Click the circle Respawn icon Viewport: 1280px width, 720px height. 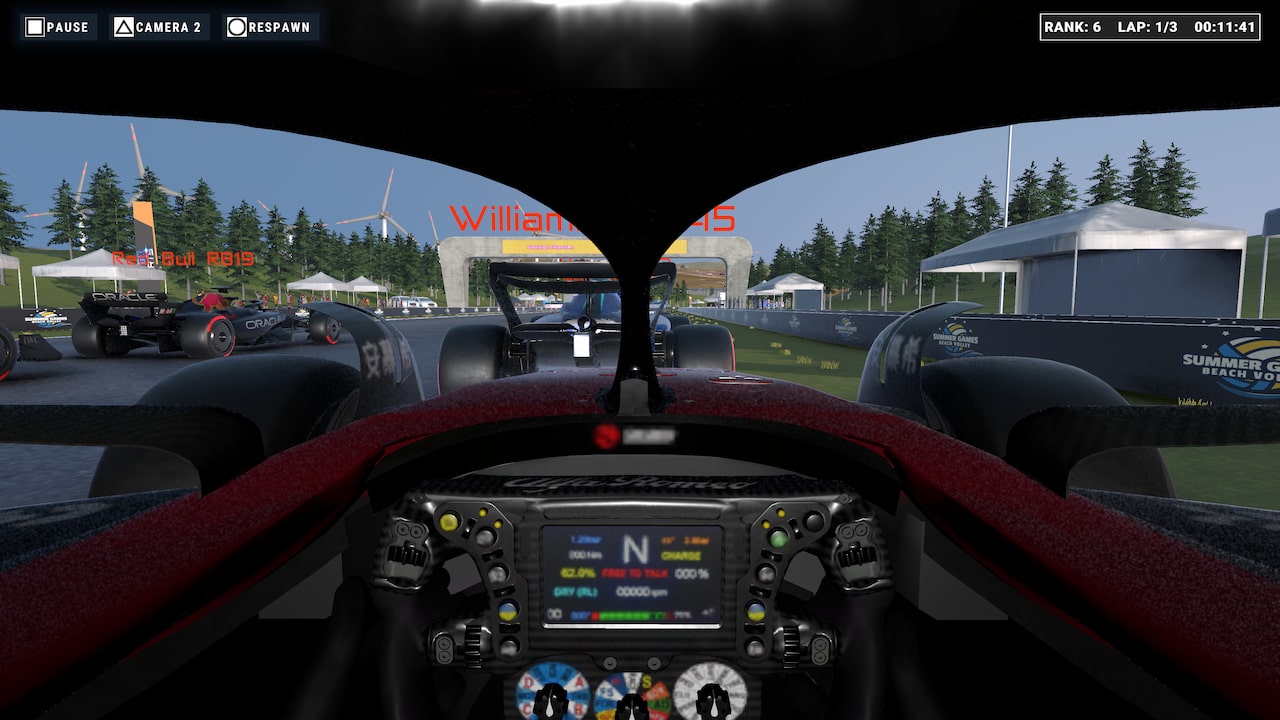tap(238, 27)
